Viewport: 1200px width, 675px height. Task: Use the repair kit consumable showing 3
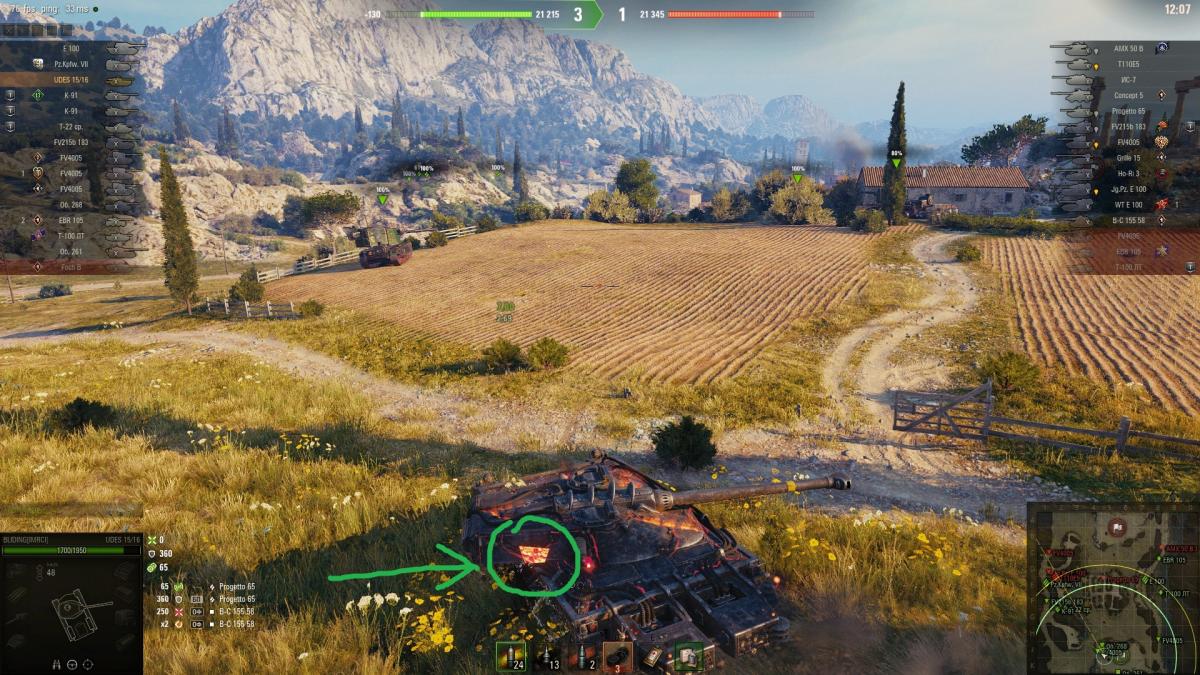[x=617, y=656]
